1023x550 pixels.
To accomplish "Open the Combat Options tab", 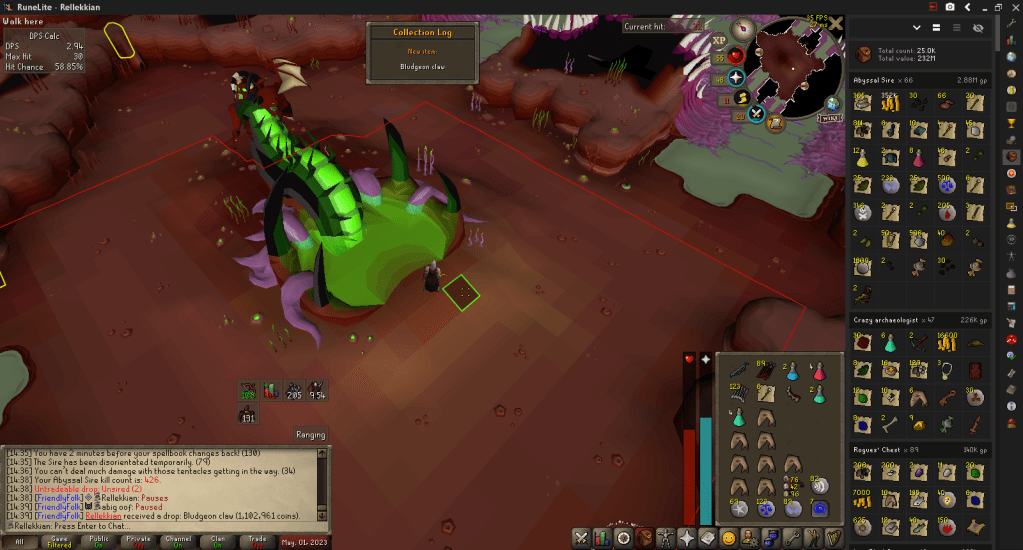I will [581, 538].
